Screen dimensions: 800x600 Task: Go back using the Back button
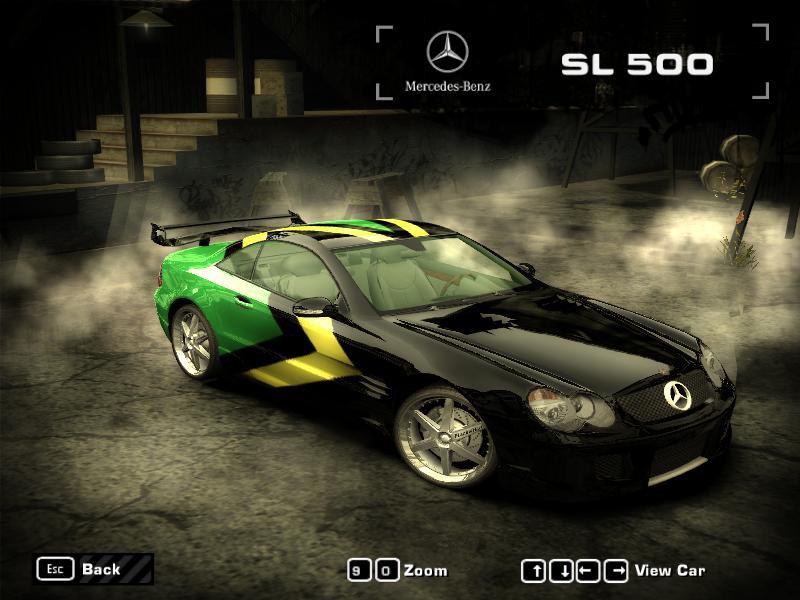pyautogui.click(x=98, y=569)
